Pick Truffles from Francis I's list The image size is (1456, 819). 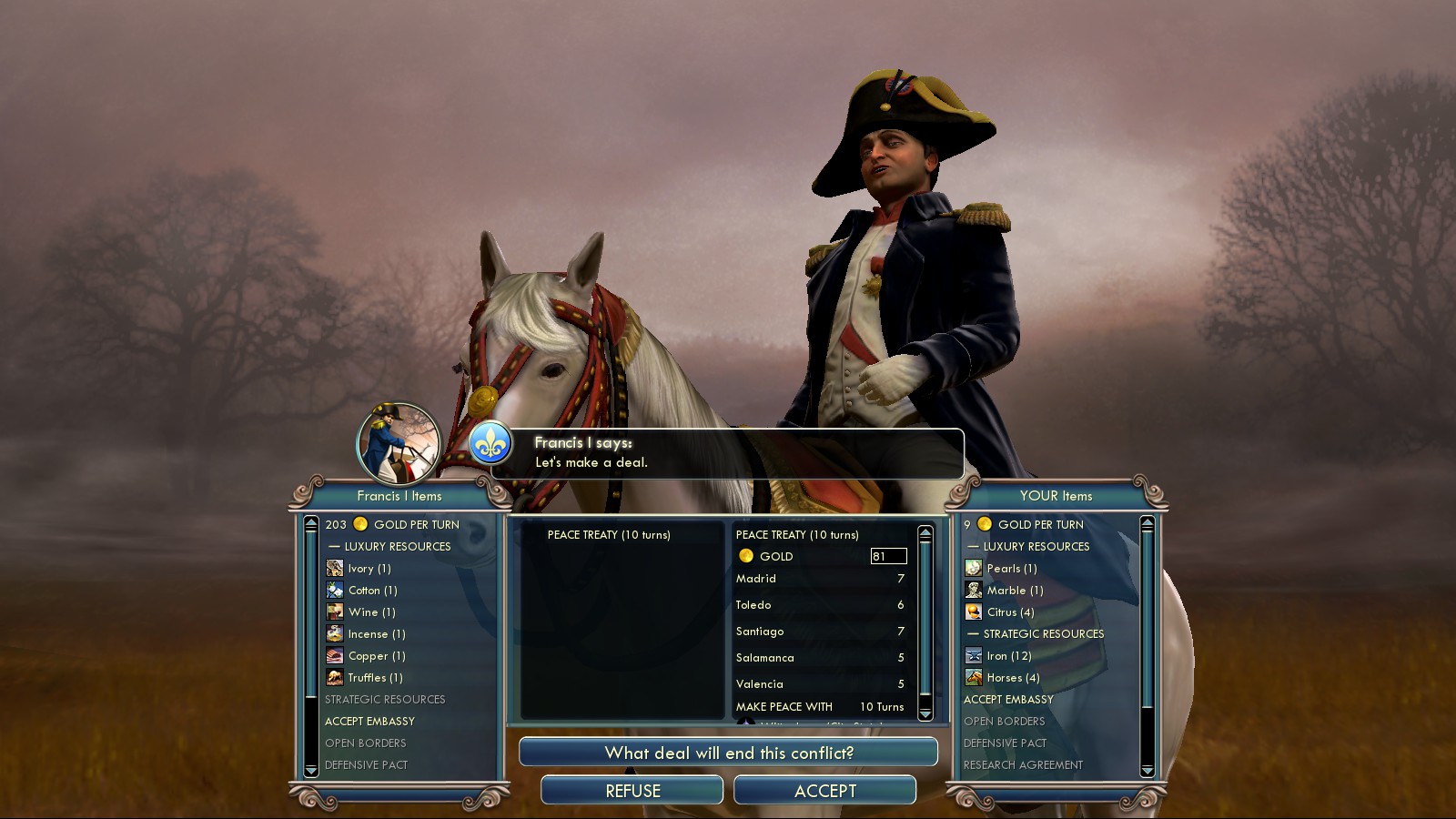click(x=374, y=678)
